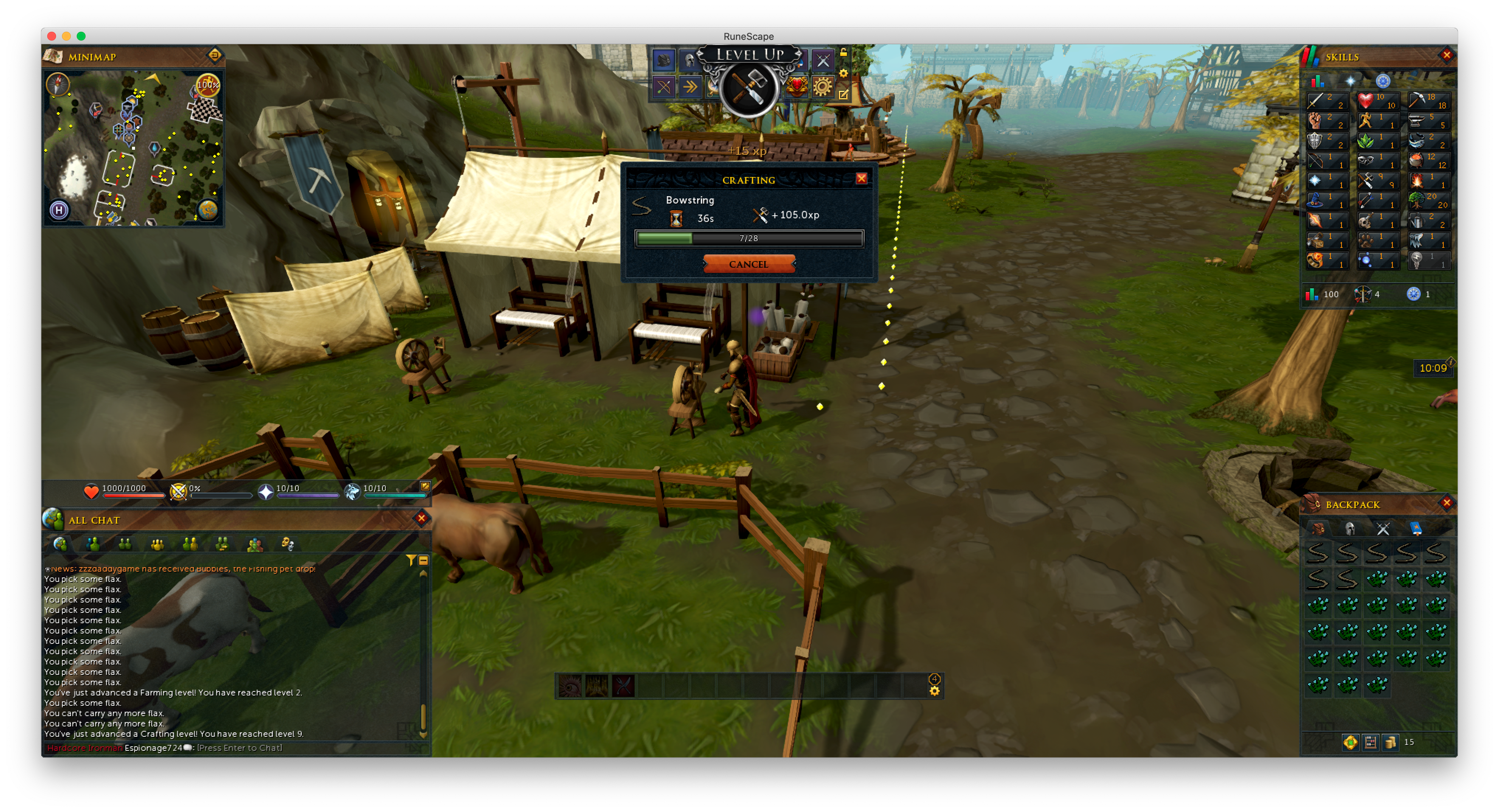Viewport: 1499px width, 812px height.
Task: Select the Woodcutting skill tree icon
Action: pyautogui.click(x=1429, y=200)
